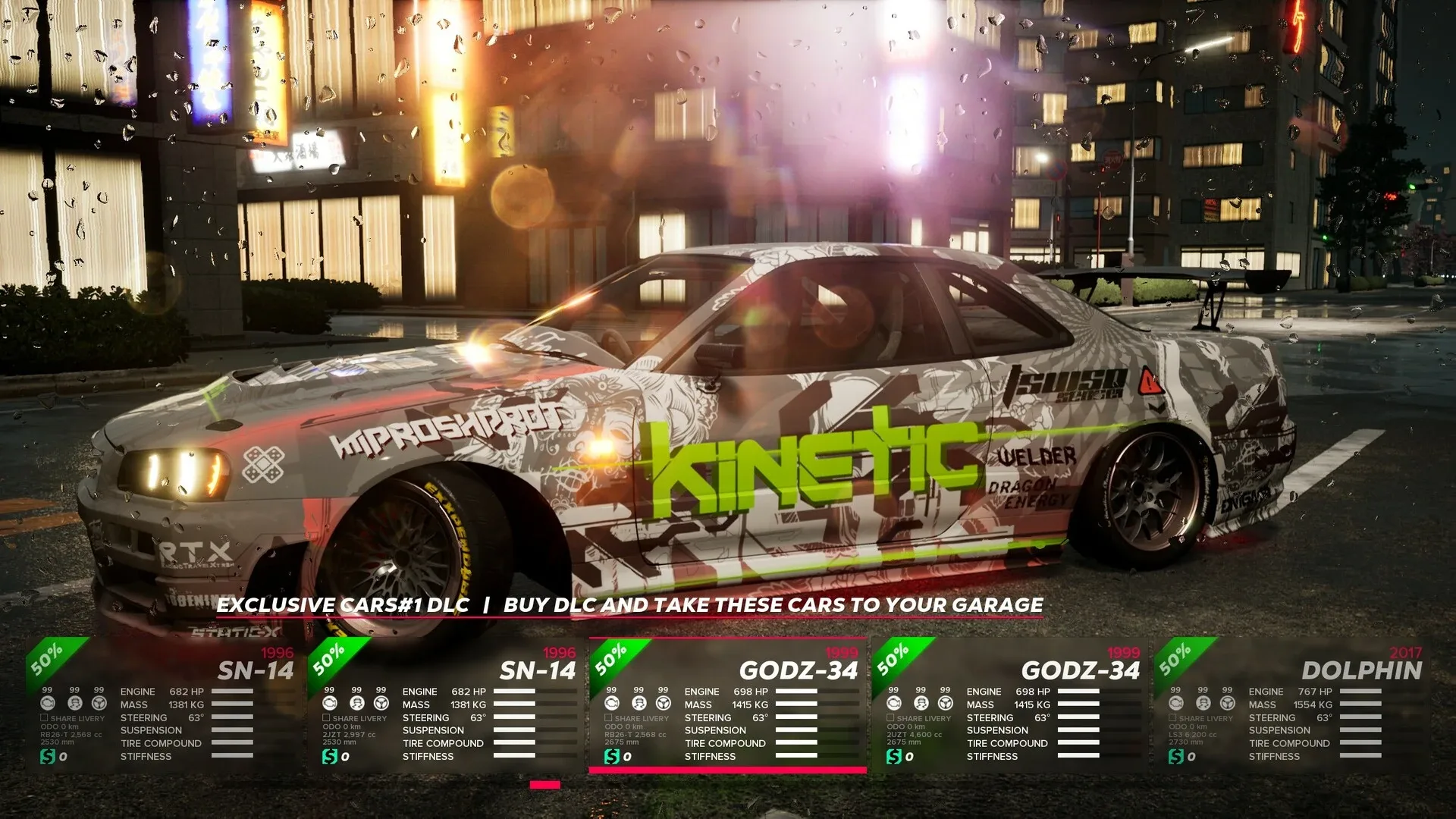Click the green S currency icon on the GODZ-34 card

pos(612,755)
